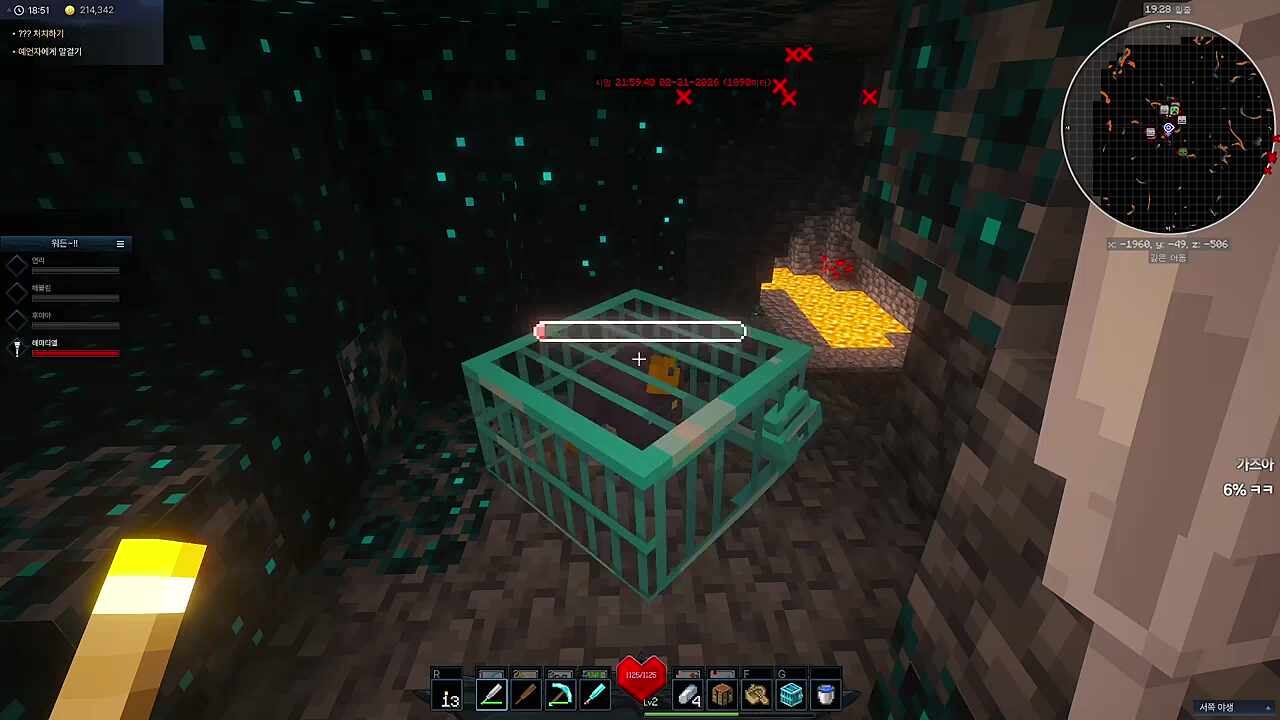Viewport: 1280px width, 720px height.
Task: Click the circular minimap
Action: (x=1167, y=128)
